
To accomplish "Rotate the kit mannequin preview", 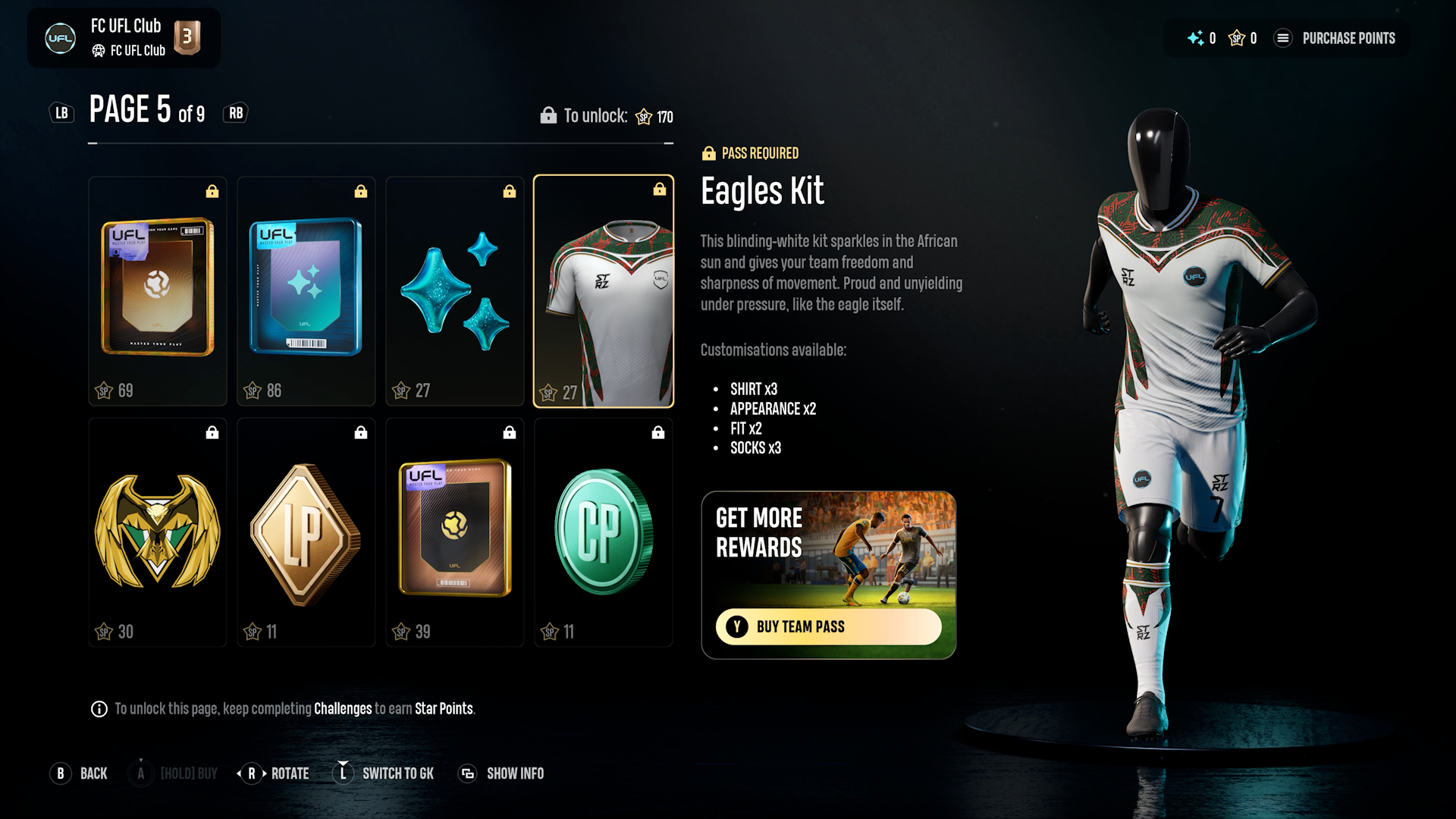I will 274,773.
